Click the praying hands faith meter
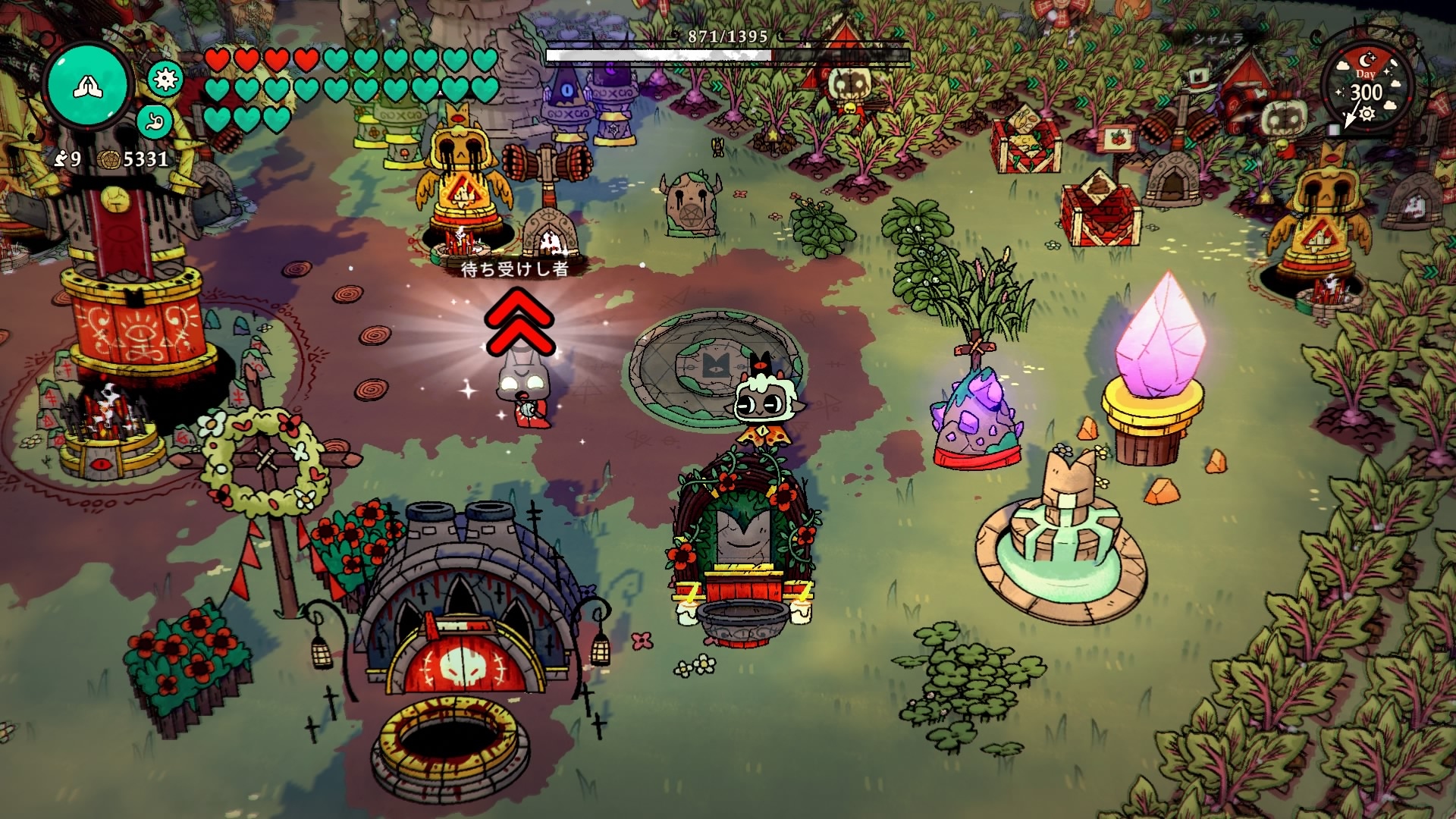1456x819 pixels. coord(88,87)
